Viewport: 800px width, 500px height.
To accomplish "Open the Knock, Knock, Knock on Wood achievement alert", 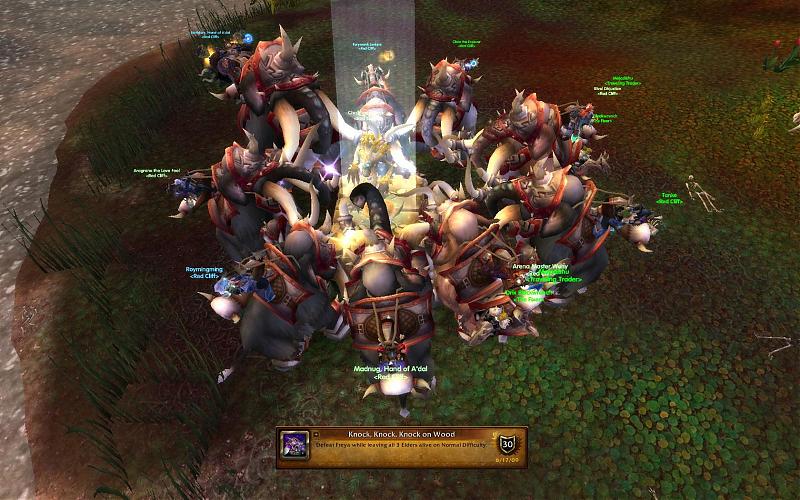I will coord(402,445).
